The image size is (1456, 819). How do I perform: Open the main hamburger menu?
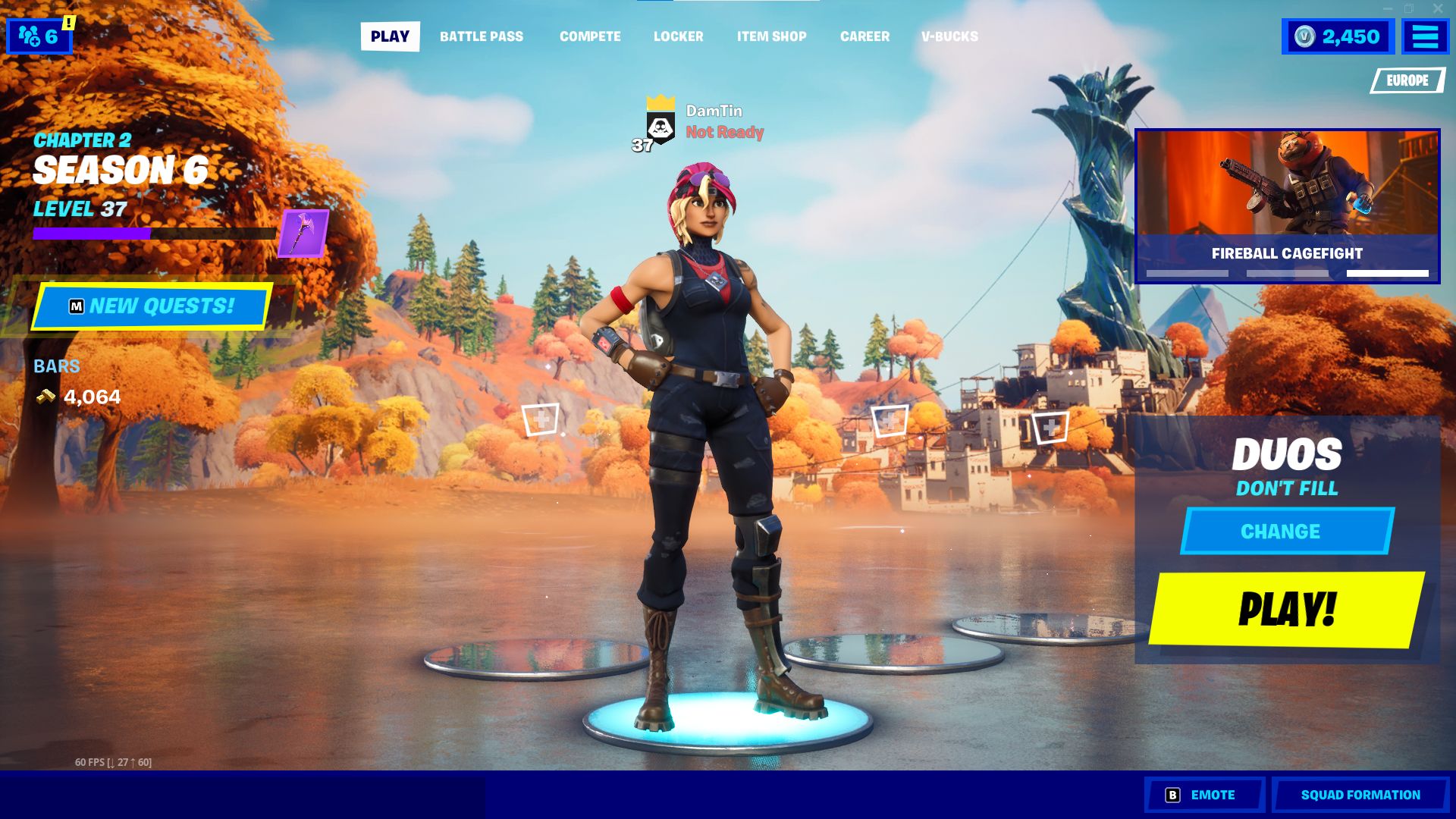(1424, 36)
